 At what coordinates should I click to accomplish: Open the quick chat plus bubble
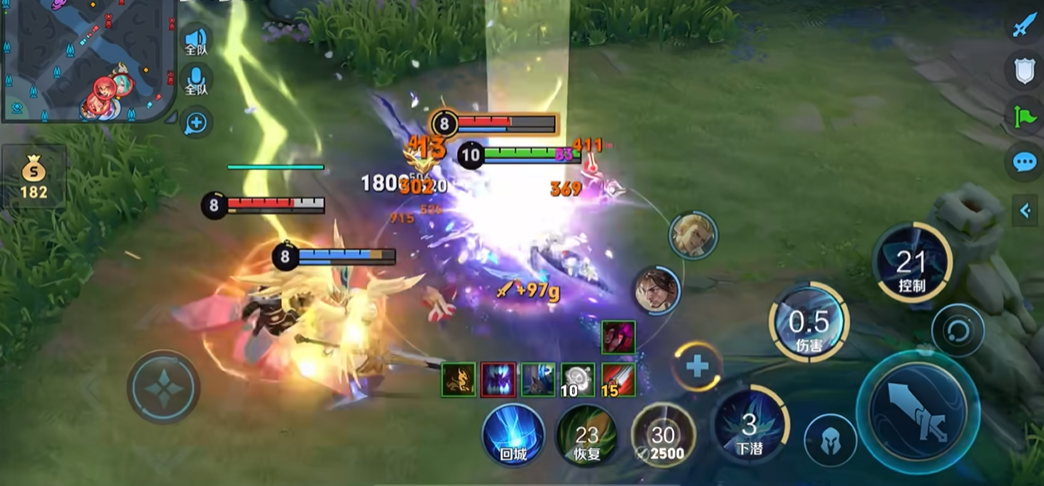tap(196, 123)
